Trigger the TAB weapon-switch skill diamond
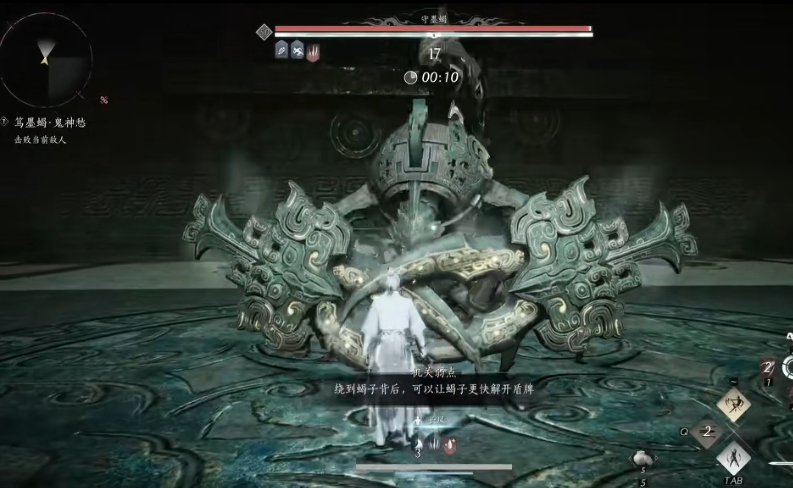Image resolution: width=793 pixels, height=488 pixels. point(735,459)
